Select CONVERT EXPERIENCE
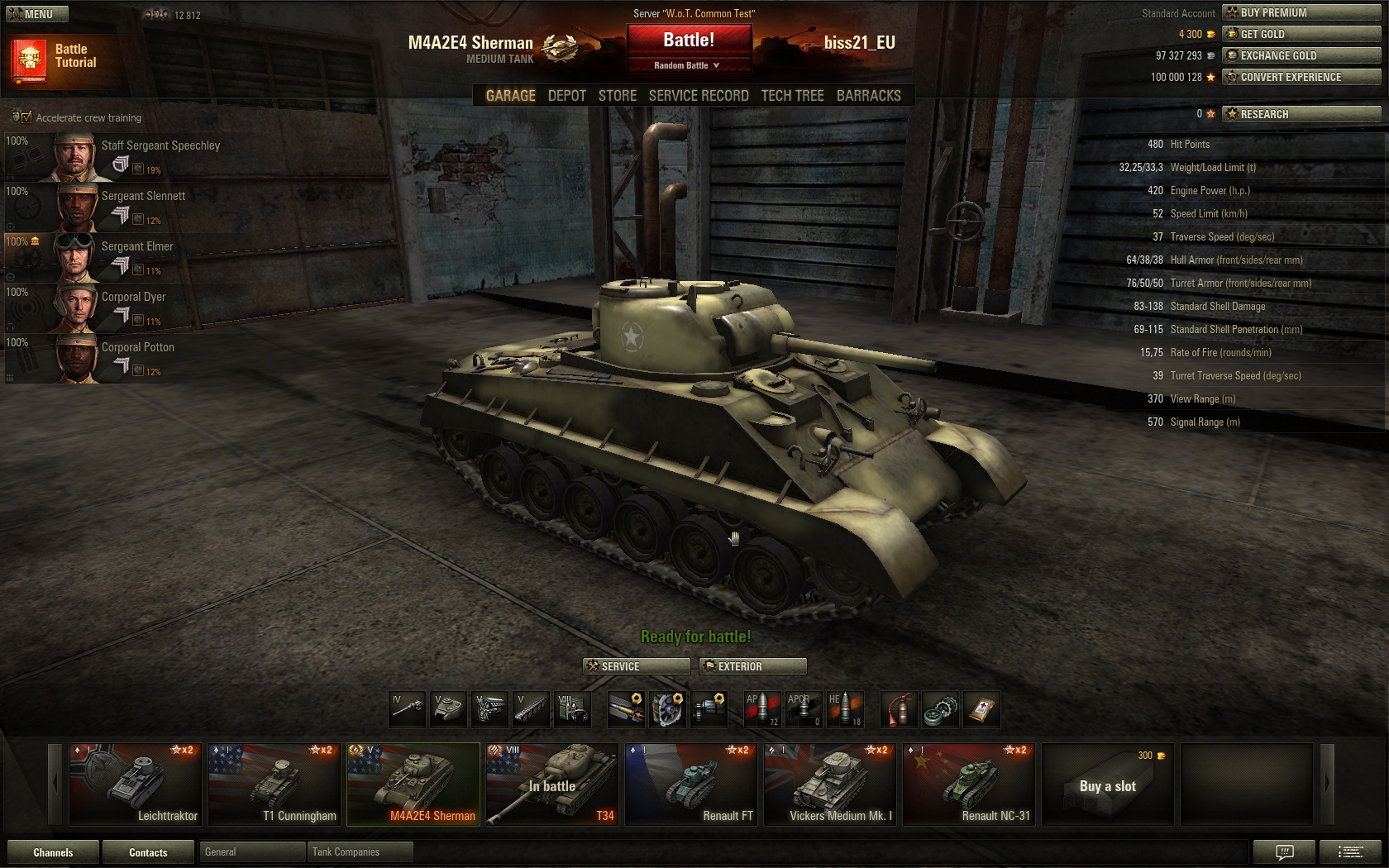Viewport: 1389px width, 868px height. click(1301, 77)
